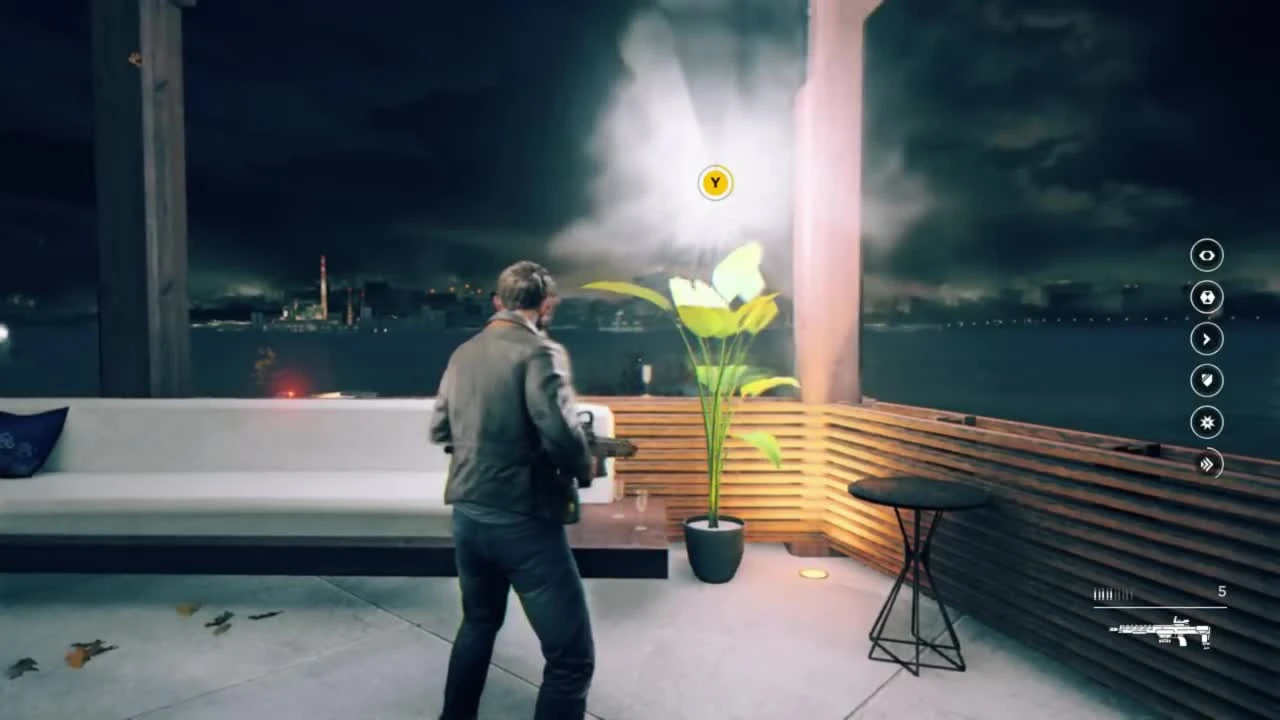1280x720 pixels.
Task: Click the segmented ammo magazine gauge
Action: coord(1113,592)
